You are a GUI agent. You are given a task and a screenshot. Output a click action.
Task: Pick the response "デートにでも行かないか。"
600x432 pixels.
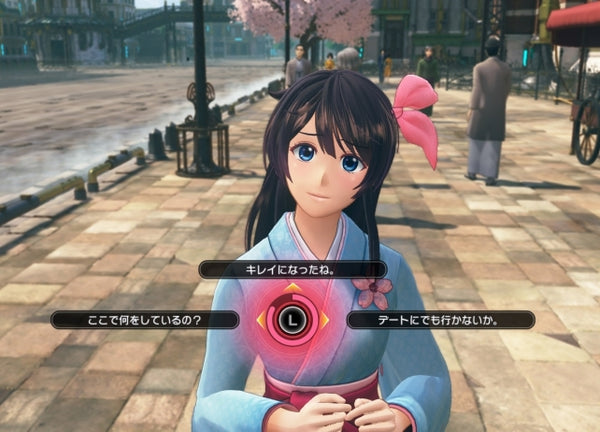coord(440,320)
